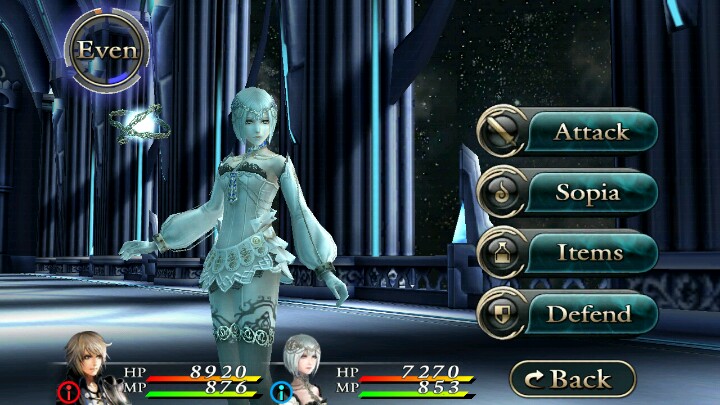Open the Sopia skills menu
The width and height of the screenshot is (720, 405).
pos(567,192)
